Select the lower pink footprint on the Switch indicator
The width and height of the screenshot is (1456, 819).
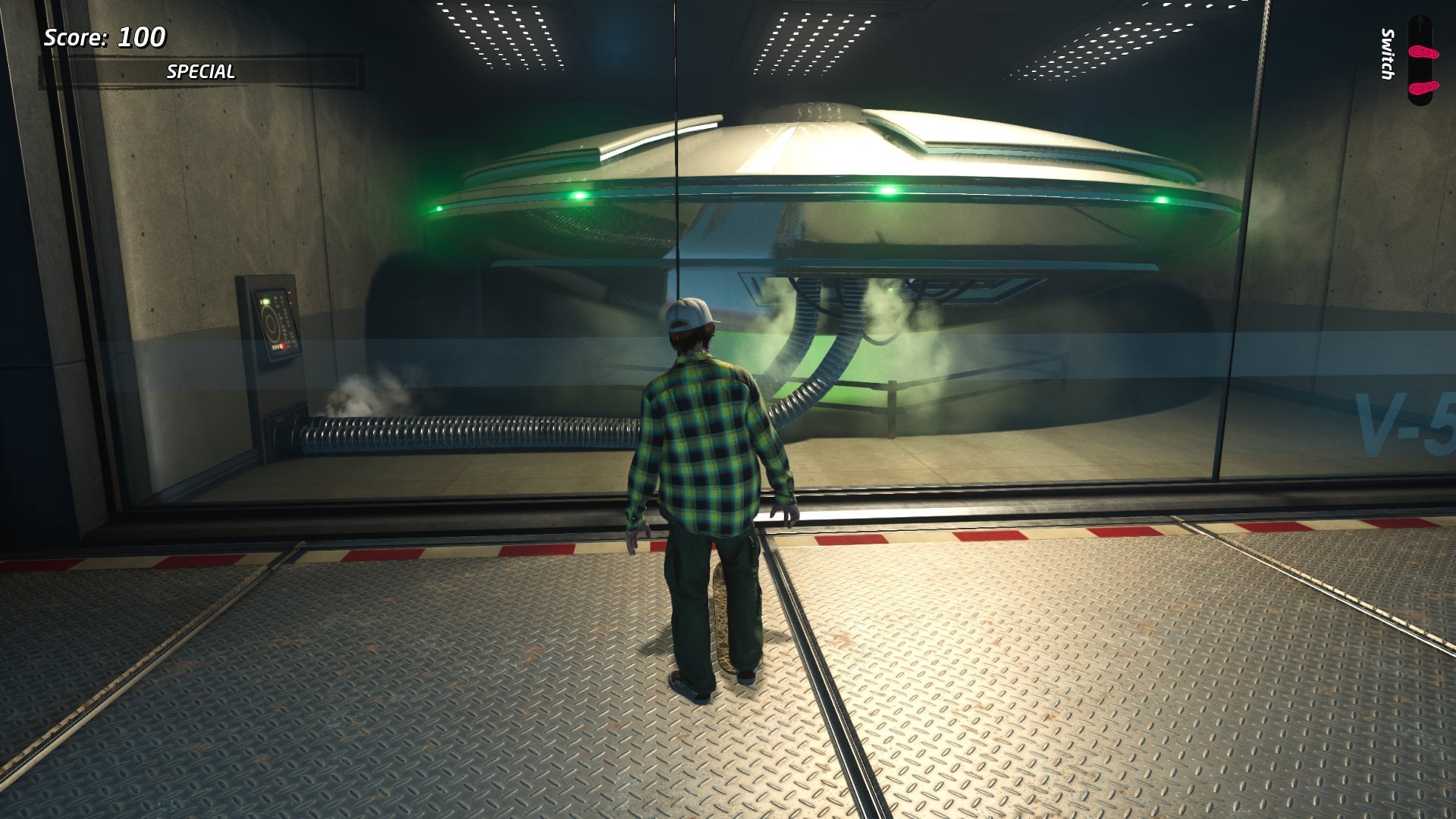[x=1423, y=87]
